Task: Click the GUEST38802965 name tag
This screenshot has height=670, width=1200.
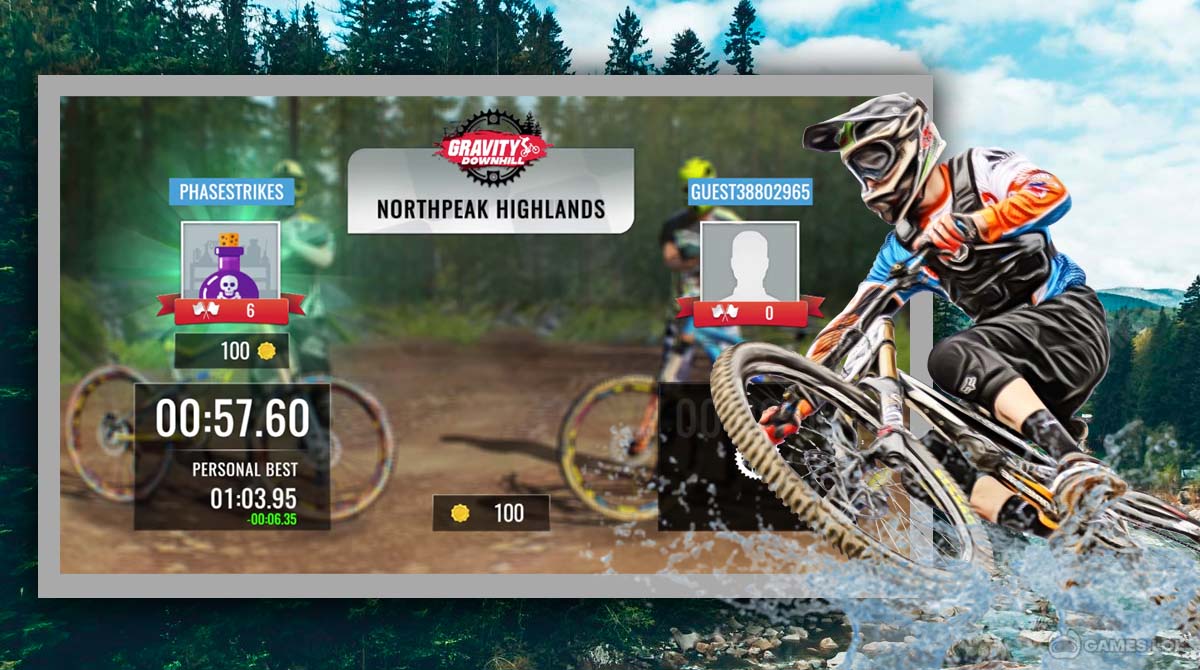Action: tap(750, 192)
